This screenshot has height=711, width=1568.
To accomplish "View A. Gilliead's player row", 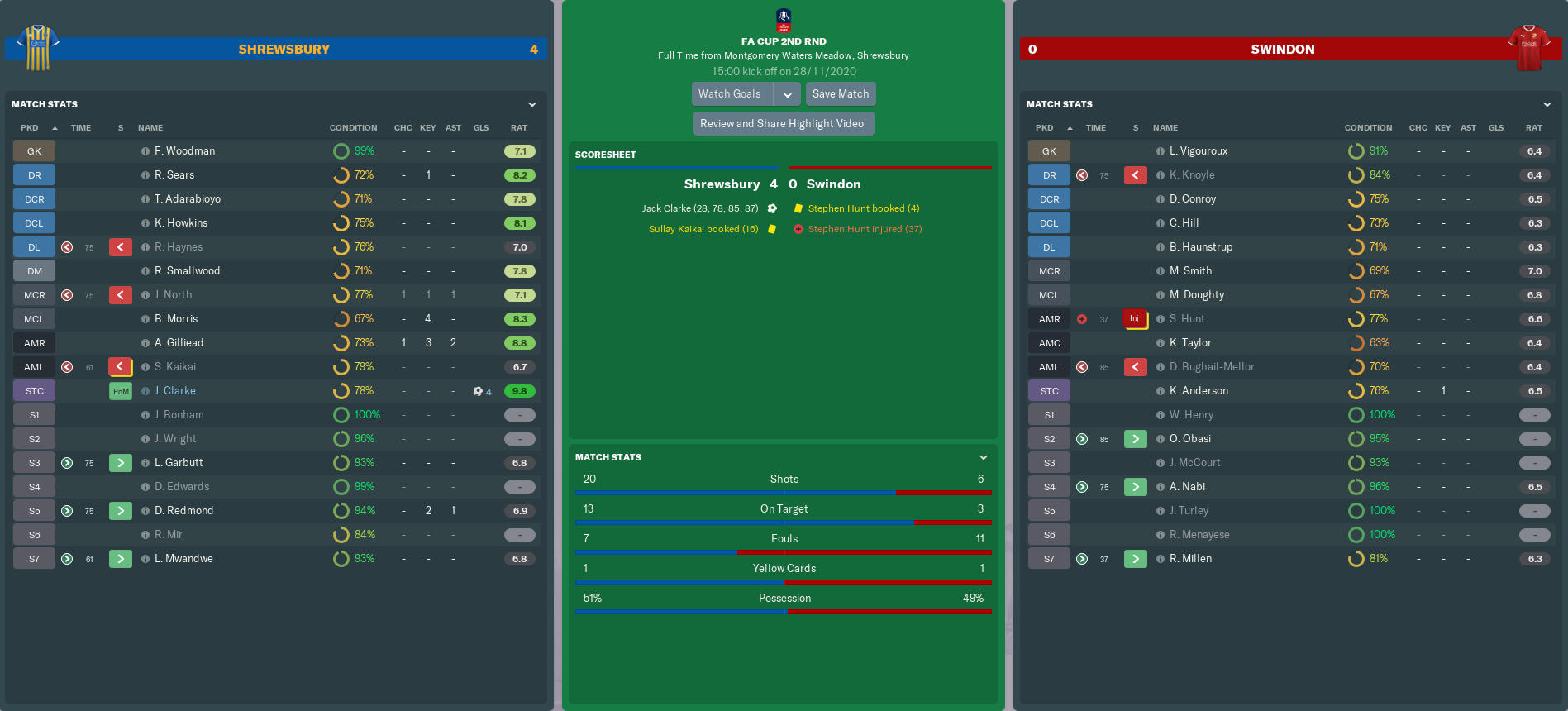I will click(x=179, y=343).
